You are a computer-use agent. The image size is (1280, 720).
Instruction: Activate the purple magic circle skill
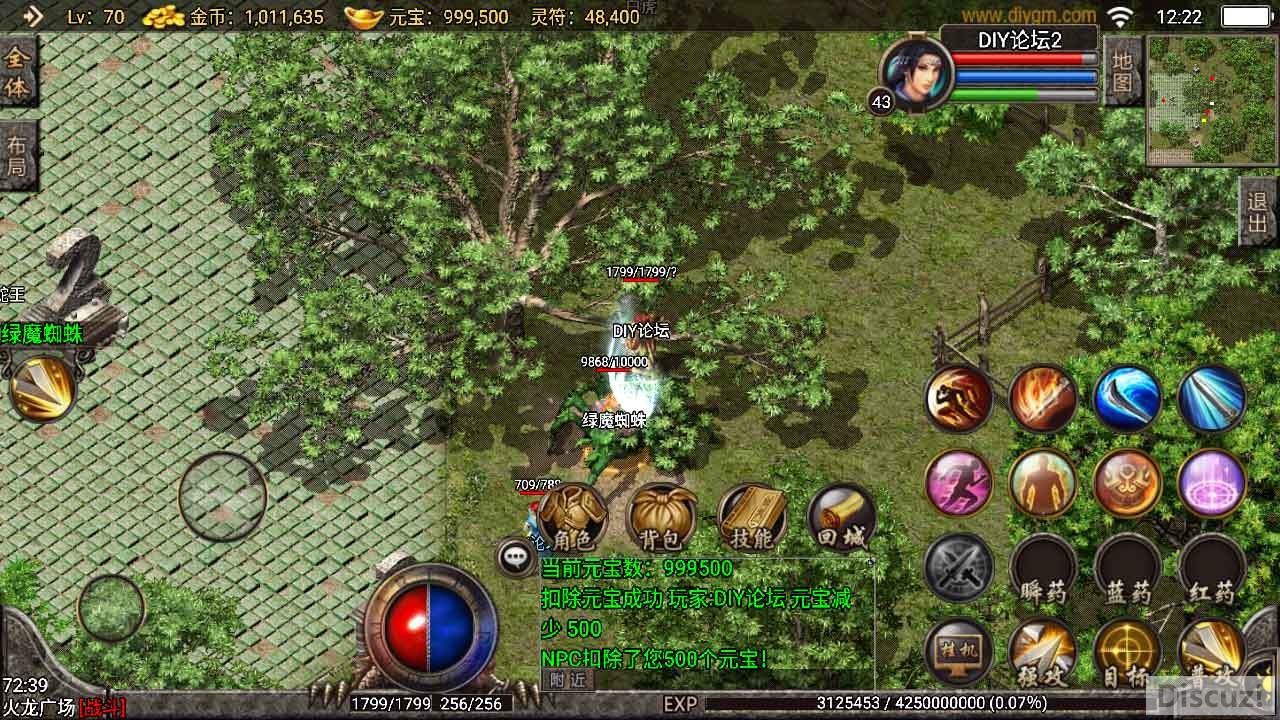[x=1212, y=484]
